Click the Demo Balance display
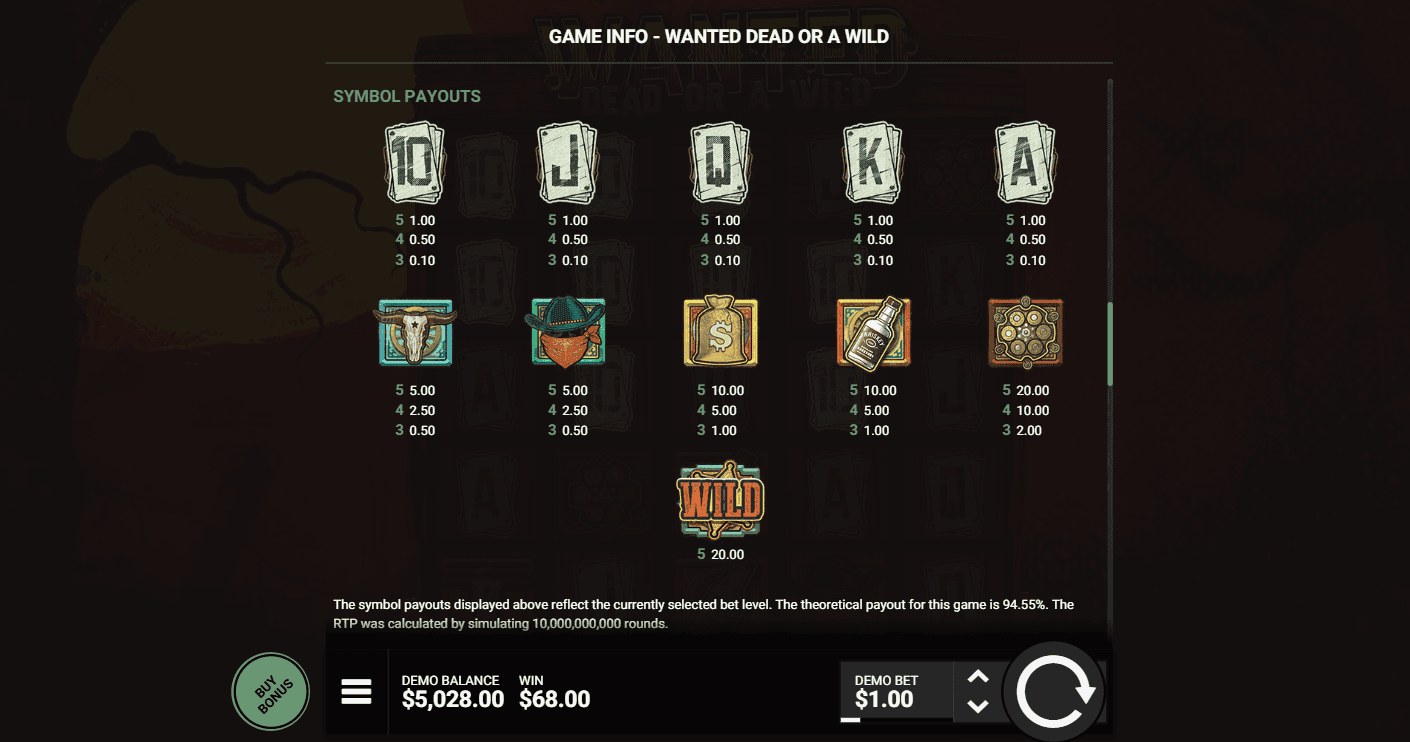1410x742 pixels. click(x=453, y=690)
